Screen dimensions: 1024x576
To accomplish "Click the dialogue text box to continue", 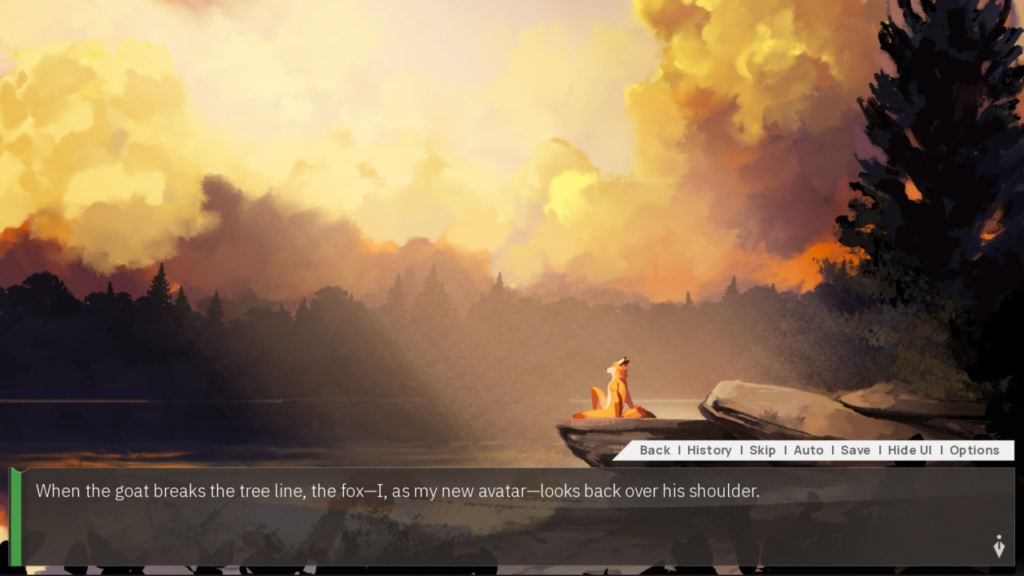I will pos(500,520).
